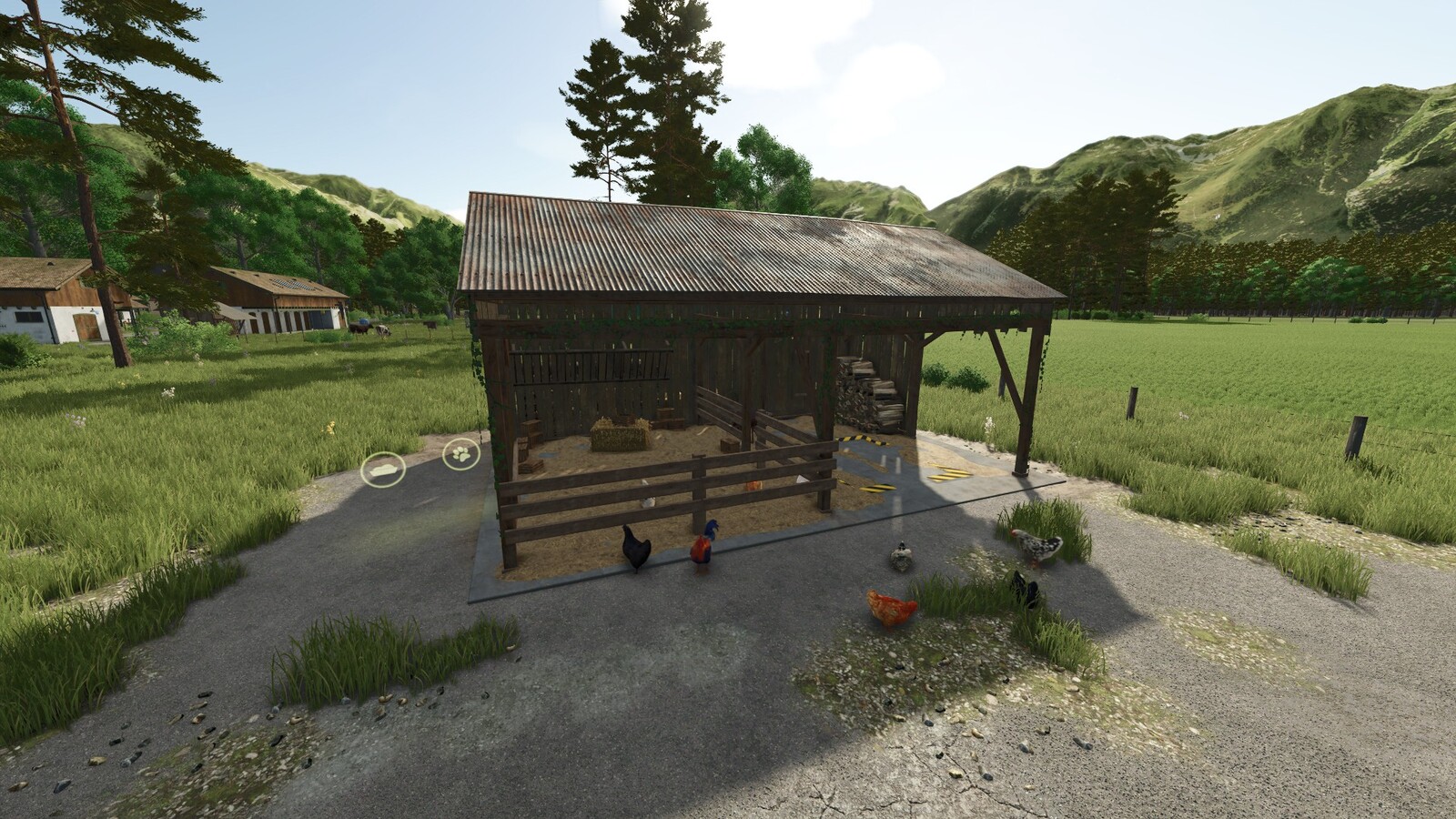Click the straw pile inside the food icon

click(x=384, y=469)
